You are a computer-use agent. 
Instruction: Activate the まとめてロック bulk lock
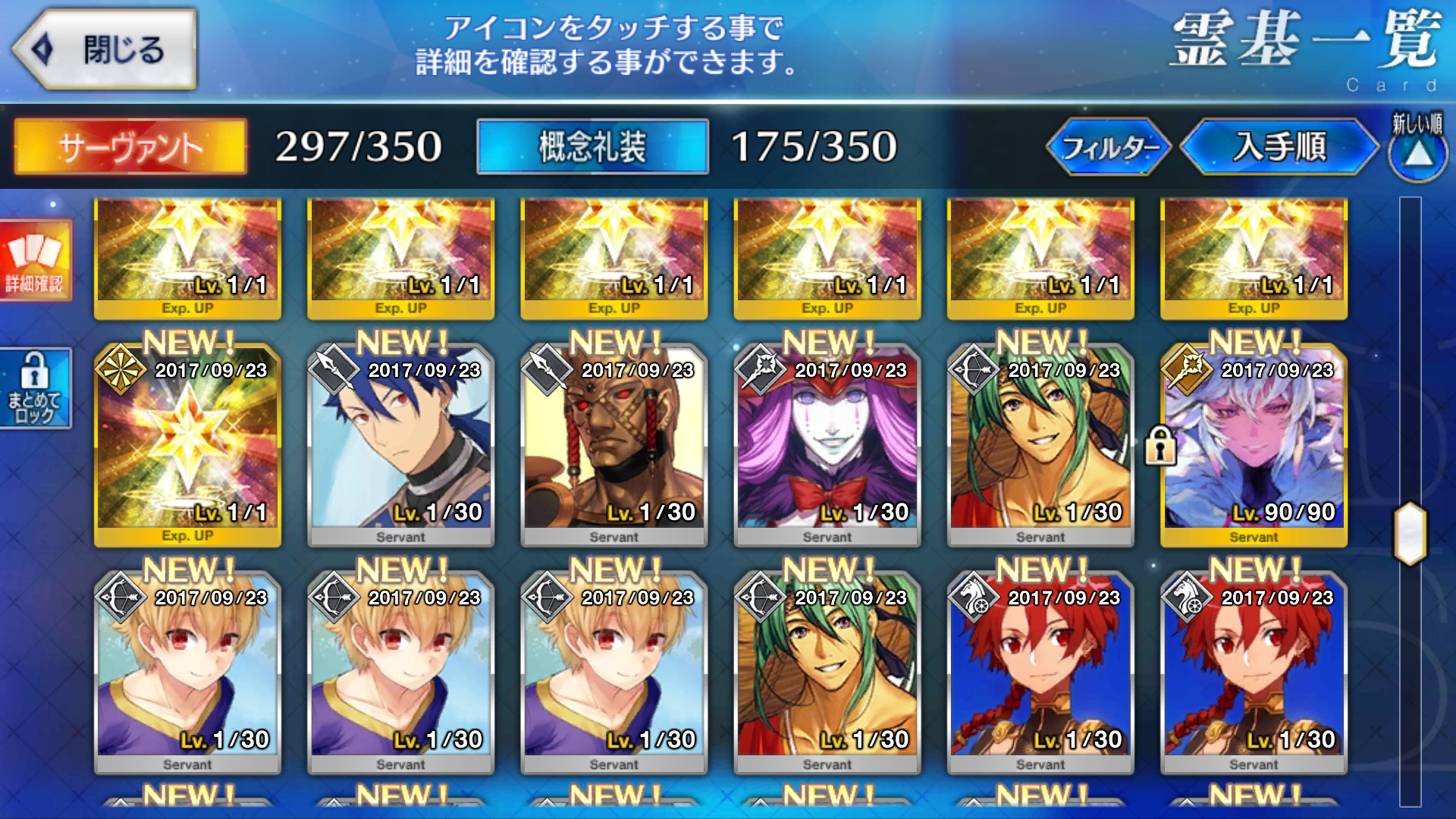point(35,388)
